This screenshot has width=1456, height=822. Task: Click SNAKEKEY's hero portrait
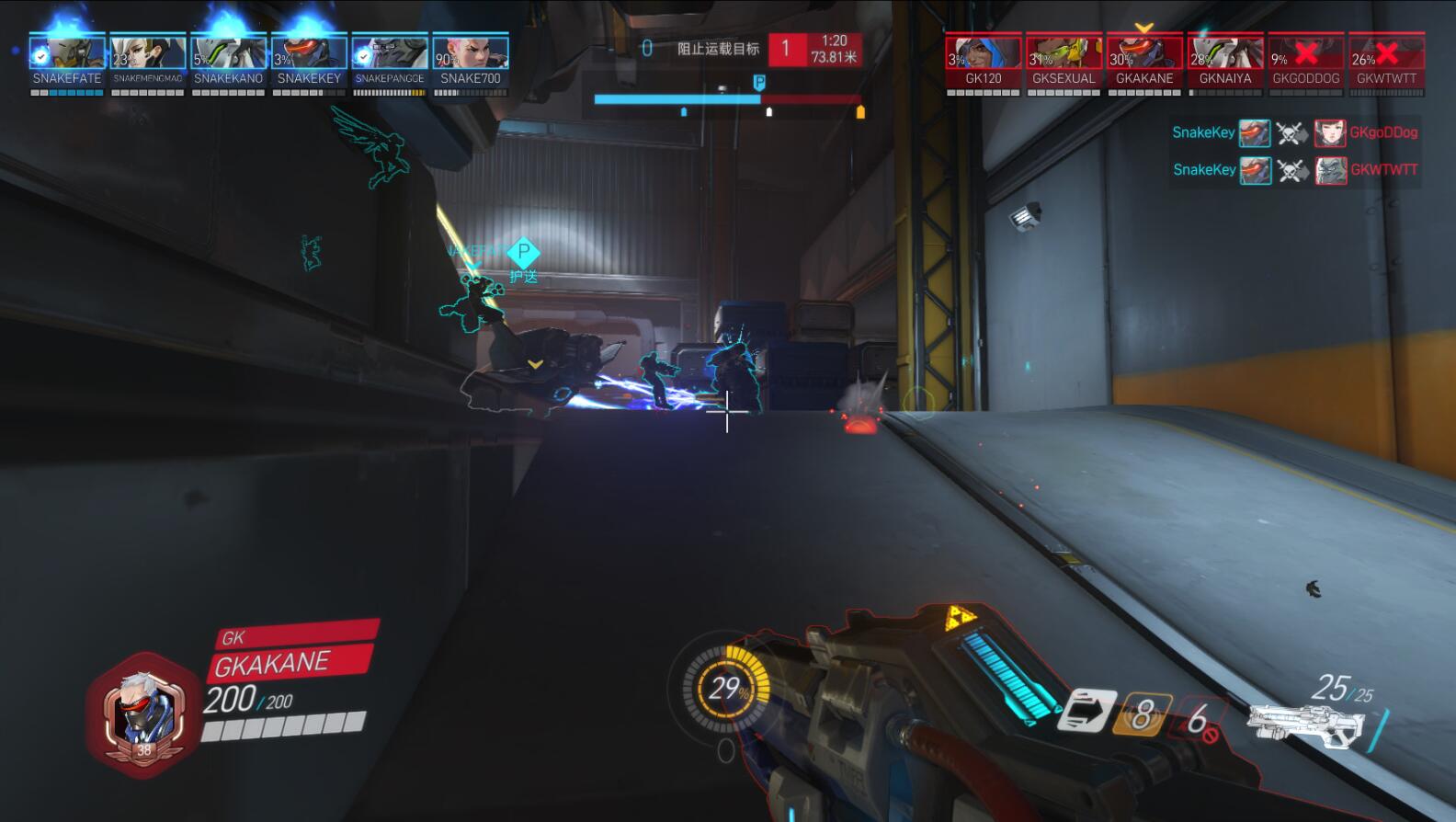click(309, 53)
